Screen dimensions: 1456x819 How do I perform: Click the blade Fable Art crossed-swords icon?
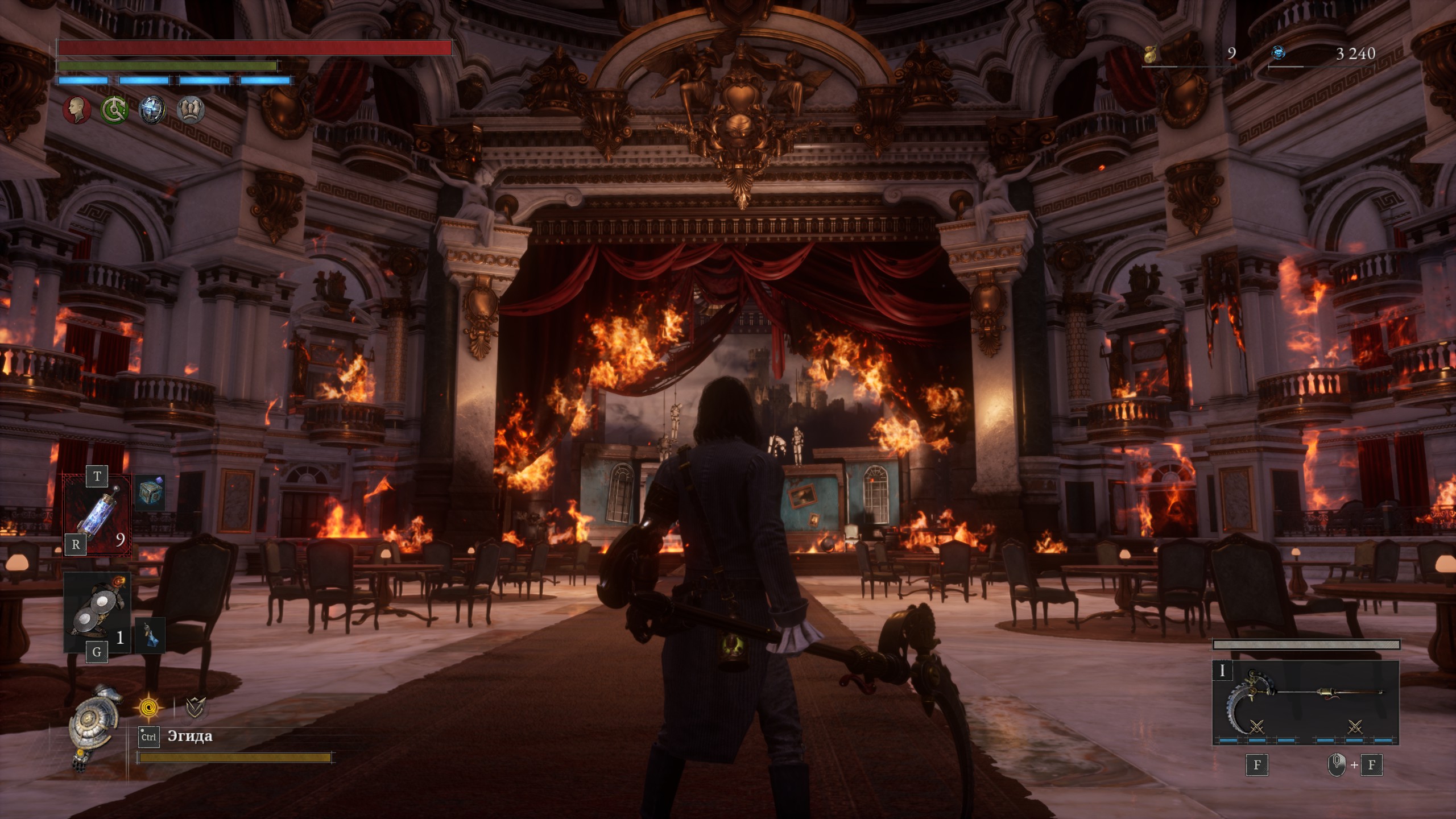pos(1256,727)
